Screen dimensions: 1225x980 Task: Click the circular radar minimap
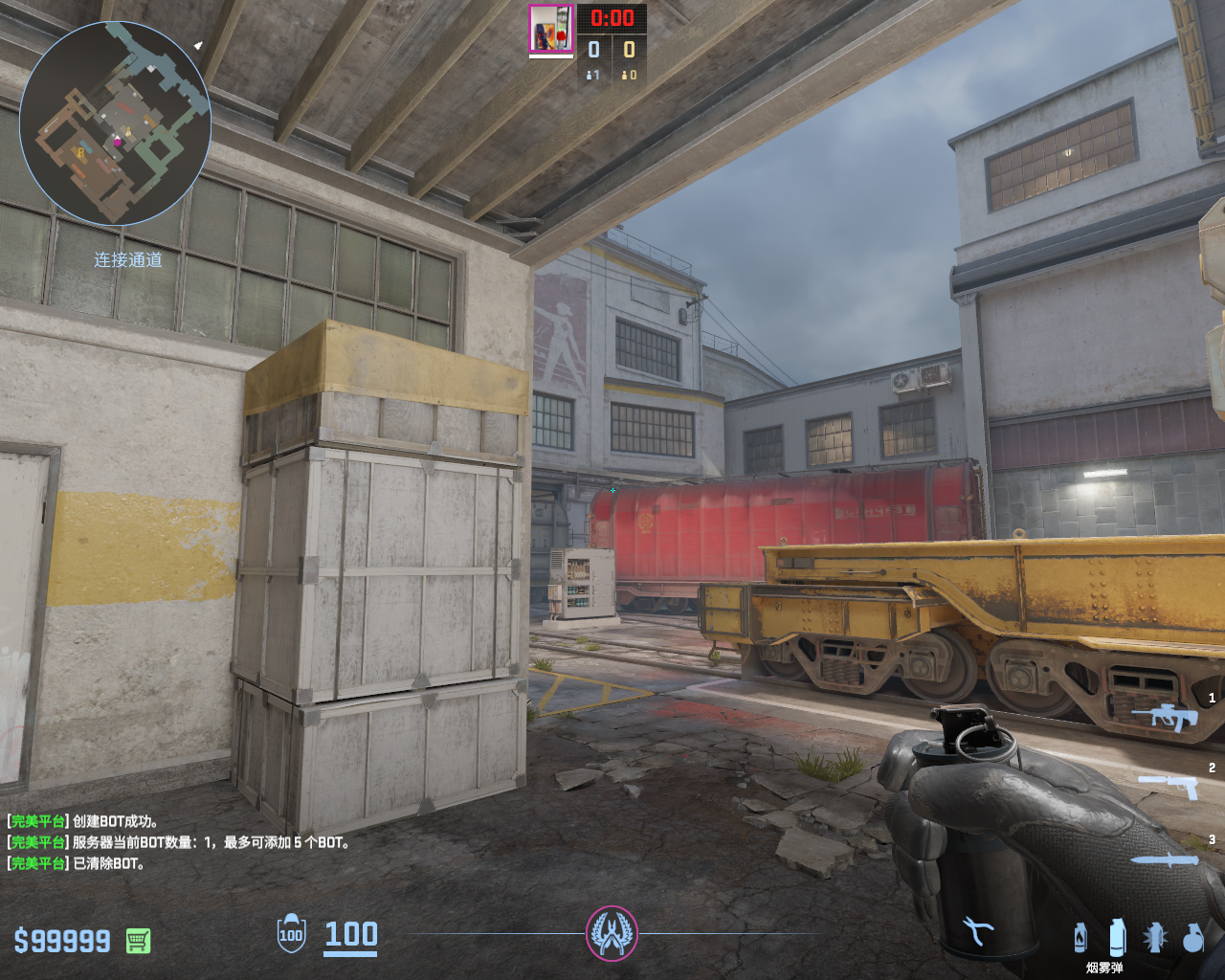point(115,122)
